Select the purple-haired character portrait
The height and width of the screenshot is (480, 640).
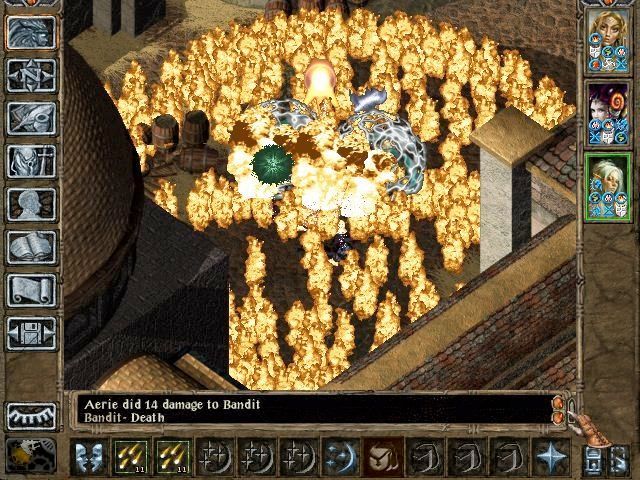(x=606, y=114)
